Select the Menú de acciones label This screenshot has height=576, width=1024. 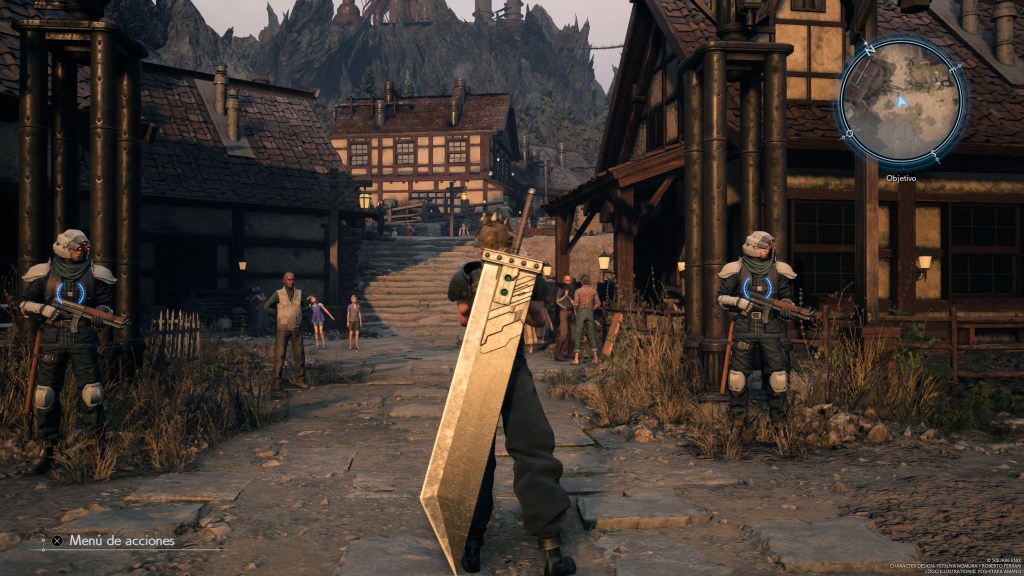121,541
